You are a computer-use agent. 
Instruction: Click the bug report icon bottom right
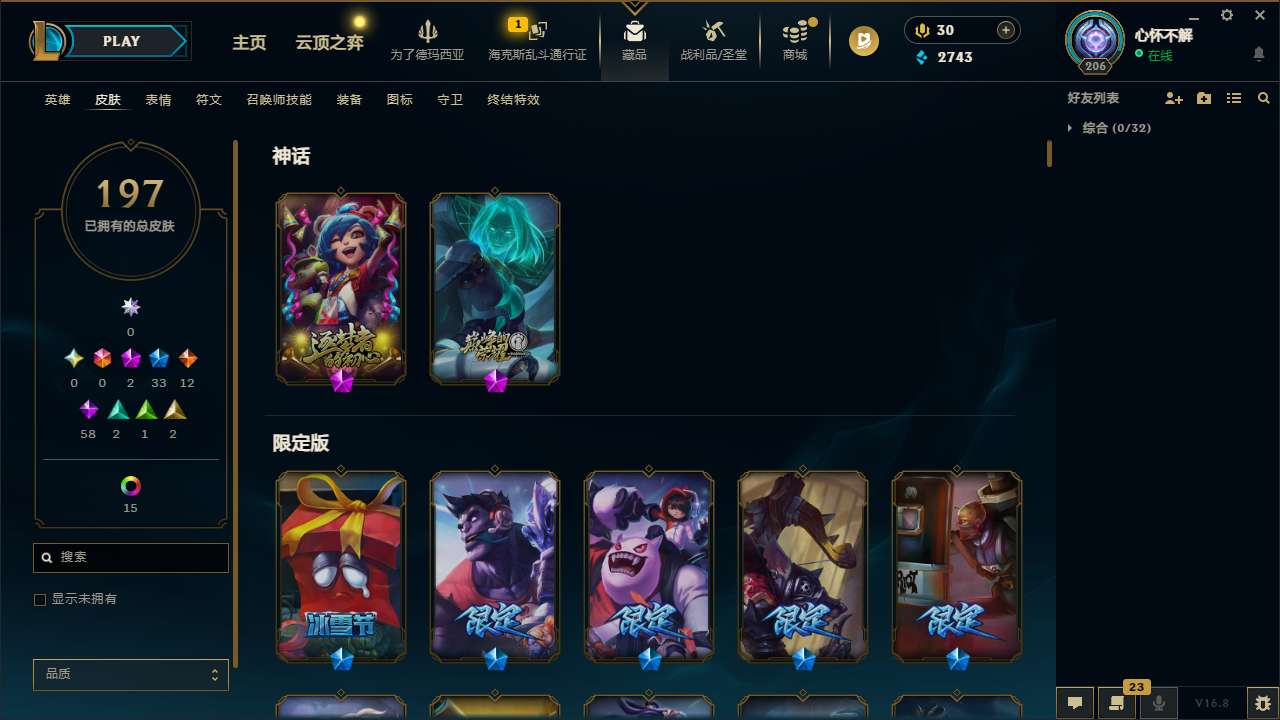tap(1262, 703)
